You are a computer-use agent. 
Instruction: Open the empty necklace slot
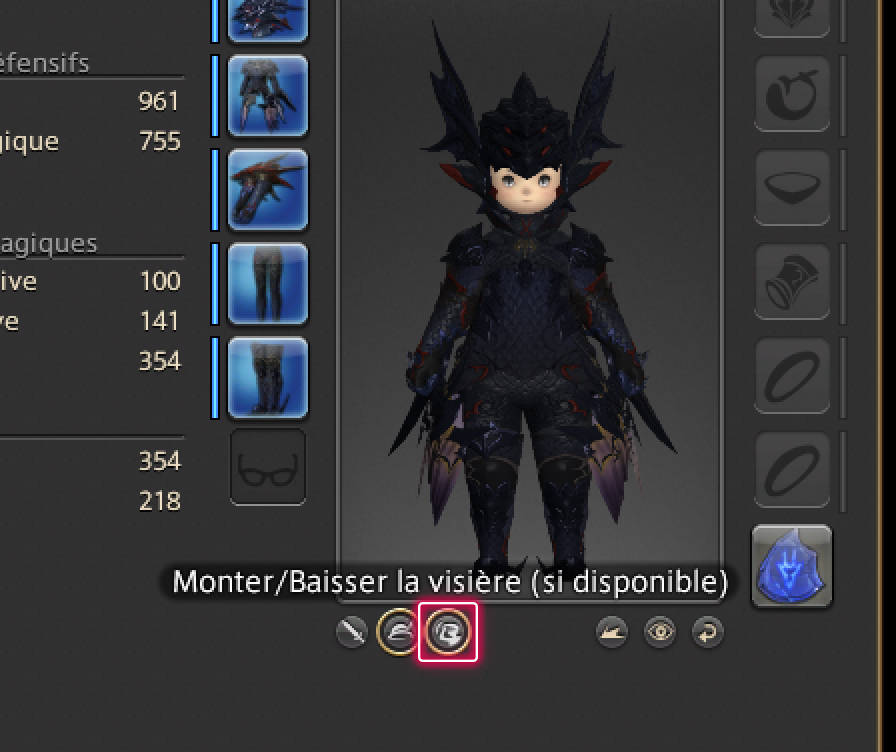tap(792, 188)
